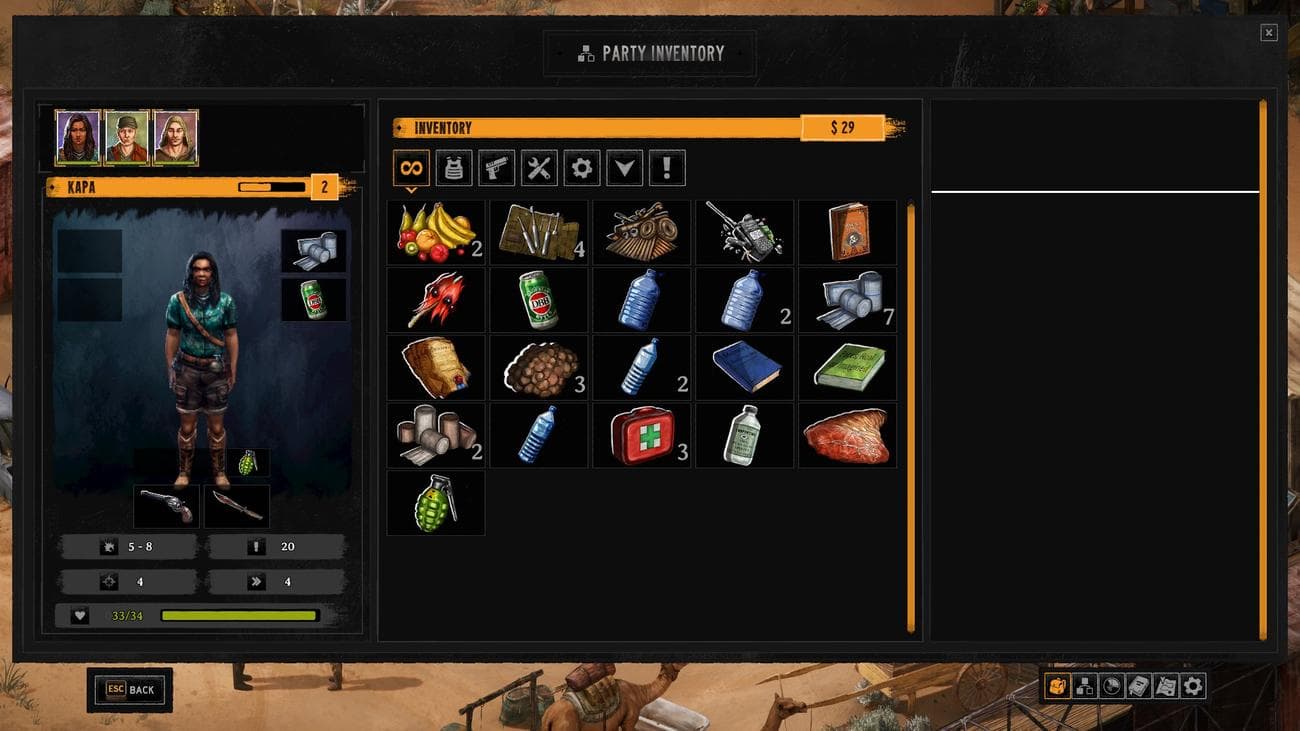Choose the green cap character portrait
This screenshot has height=731, width=1300.
point(127,138)
